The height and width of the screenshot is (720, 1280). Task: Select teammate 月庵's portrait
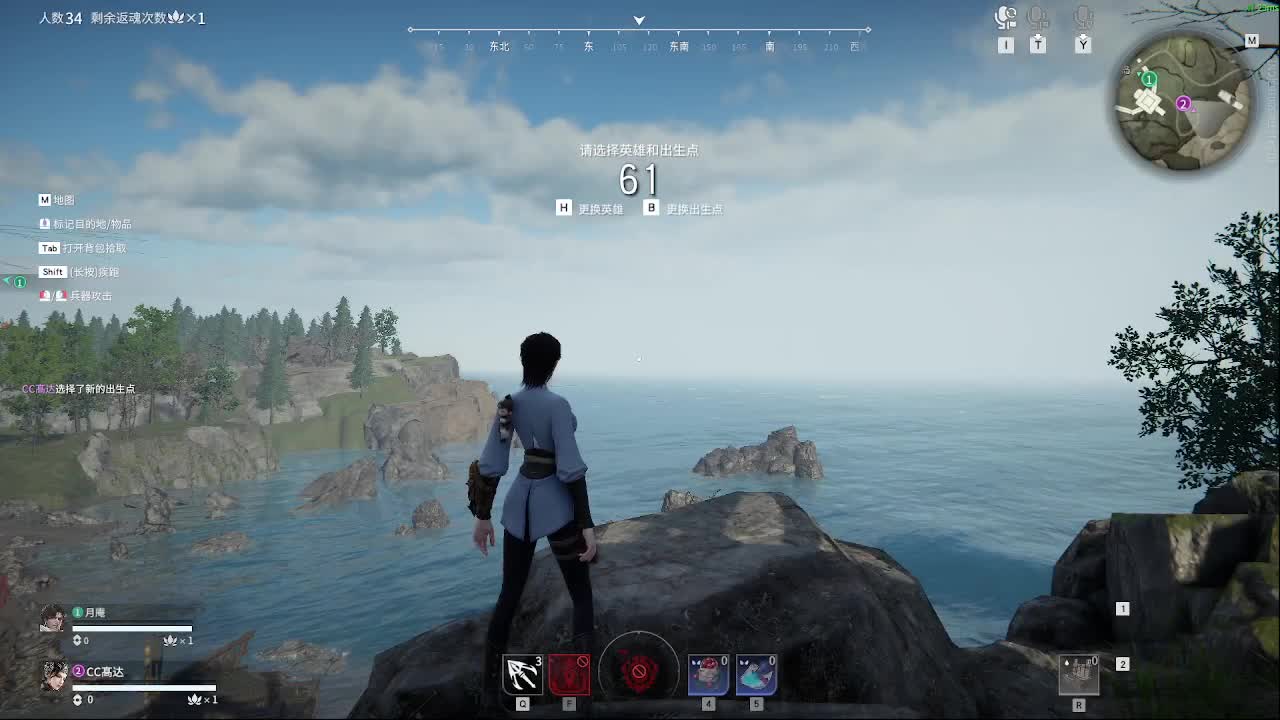[x=53, y=618]
